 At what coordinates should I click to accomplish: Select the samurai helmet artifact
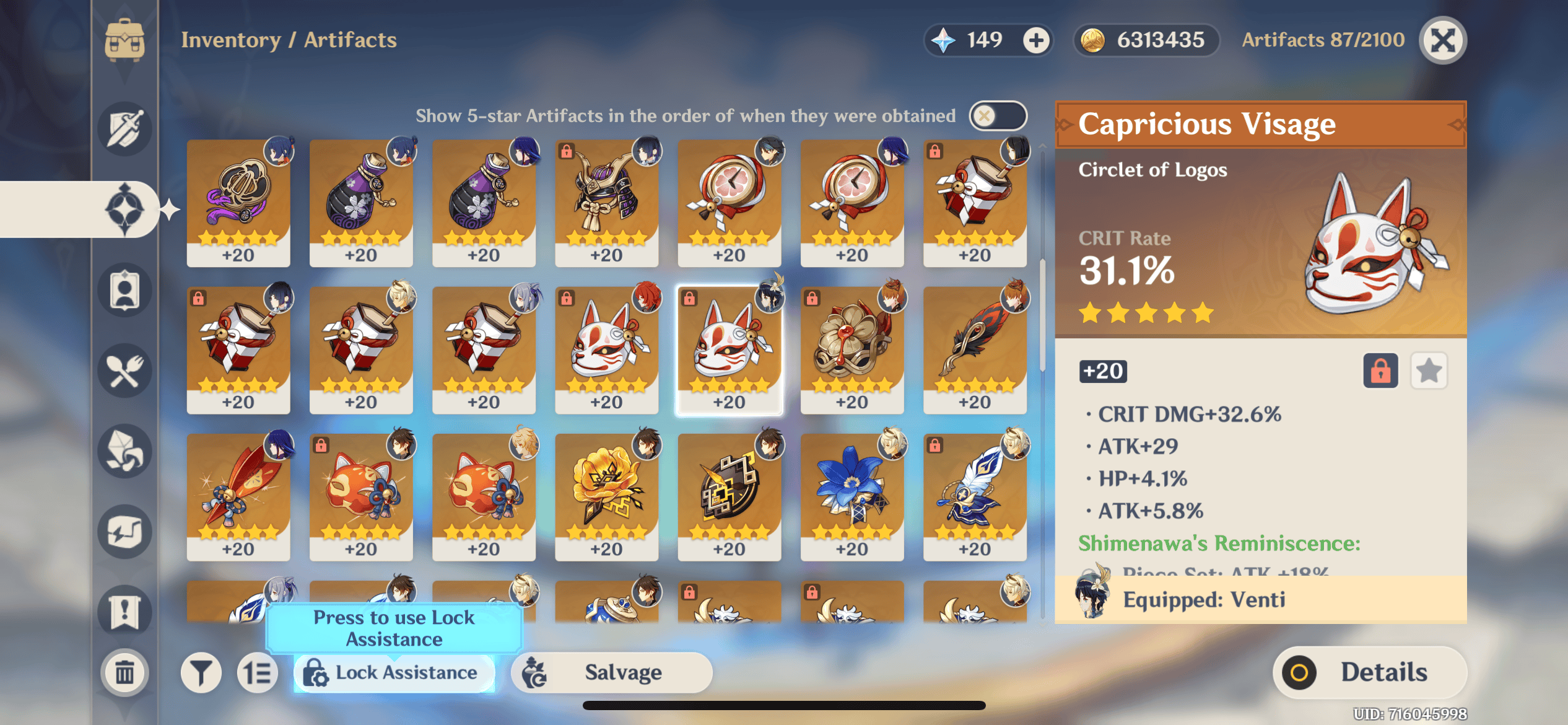tap(606, 203)
